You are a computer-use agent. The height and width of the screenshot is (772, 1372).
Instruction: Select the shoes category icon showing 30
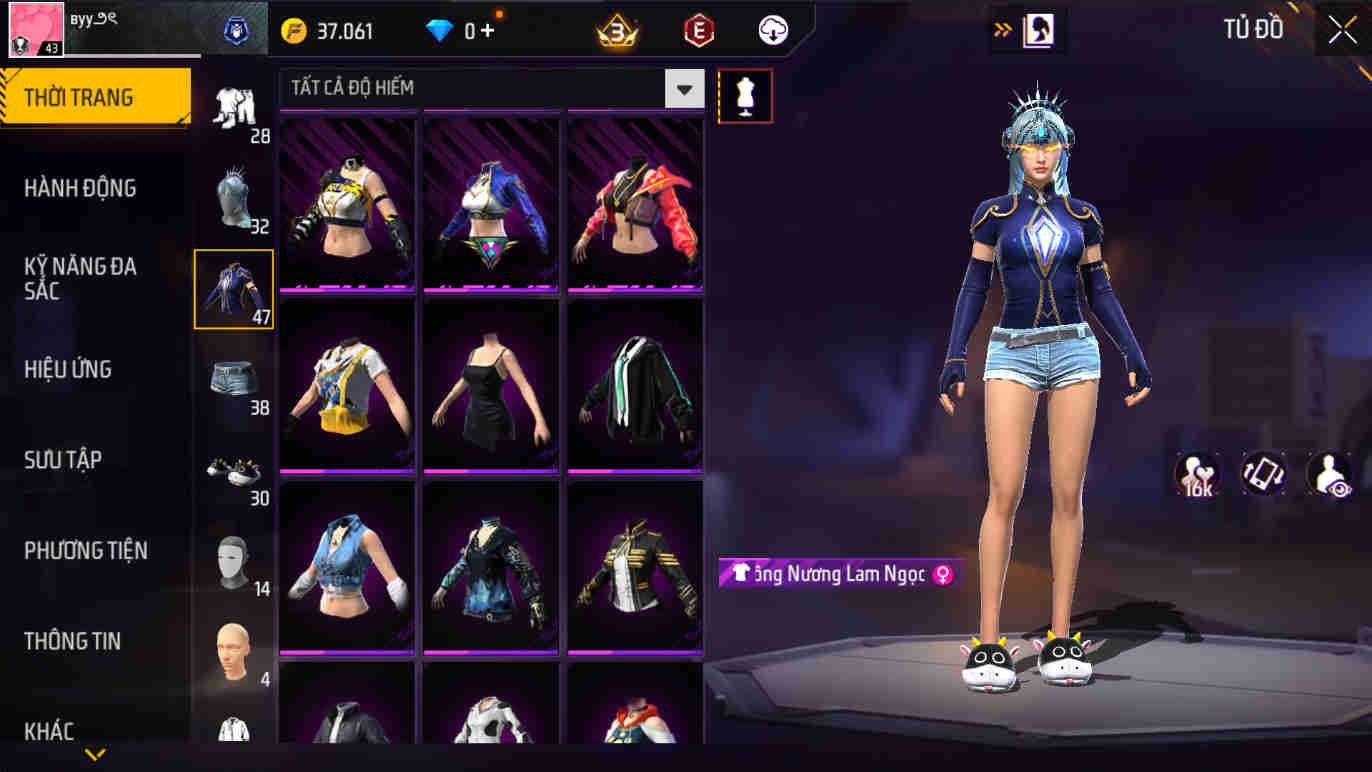233,470
